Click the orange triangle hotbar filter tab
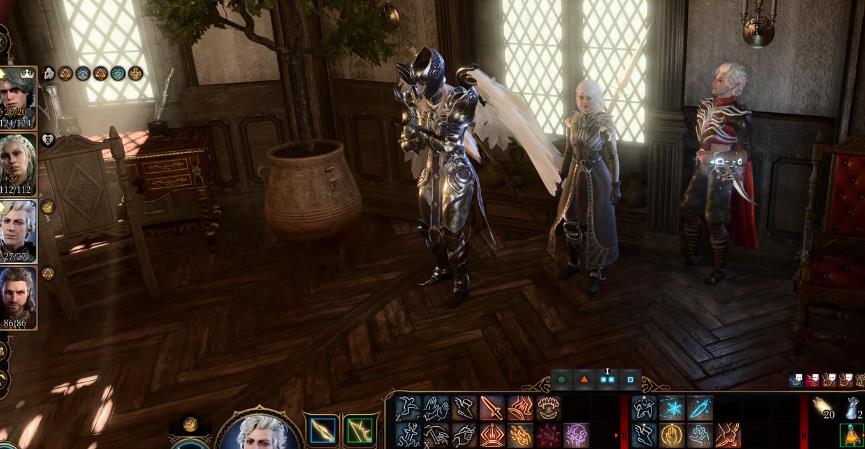This screenshot has height=449, width=865. (x=584, y=380)
